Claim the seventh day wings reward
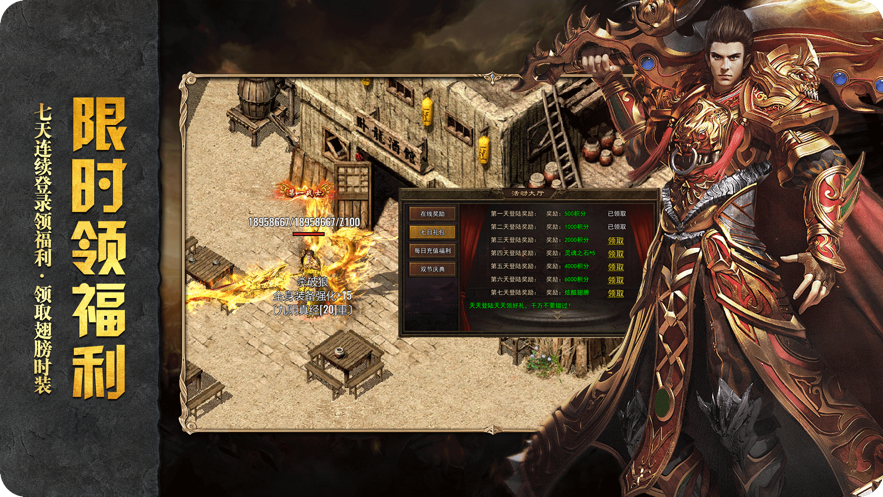 (x=616, y=293)
